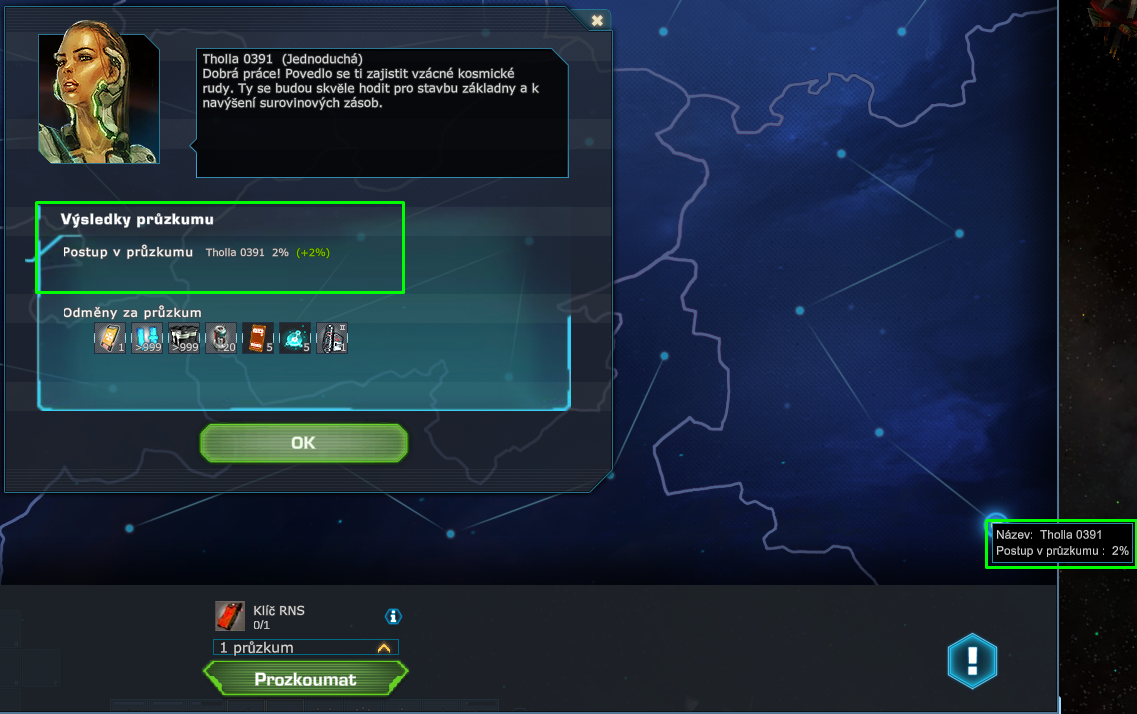Start exploring with the Prozkoumat button
Viewport: 1137px width, 714px height.
point(305,680)
